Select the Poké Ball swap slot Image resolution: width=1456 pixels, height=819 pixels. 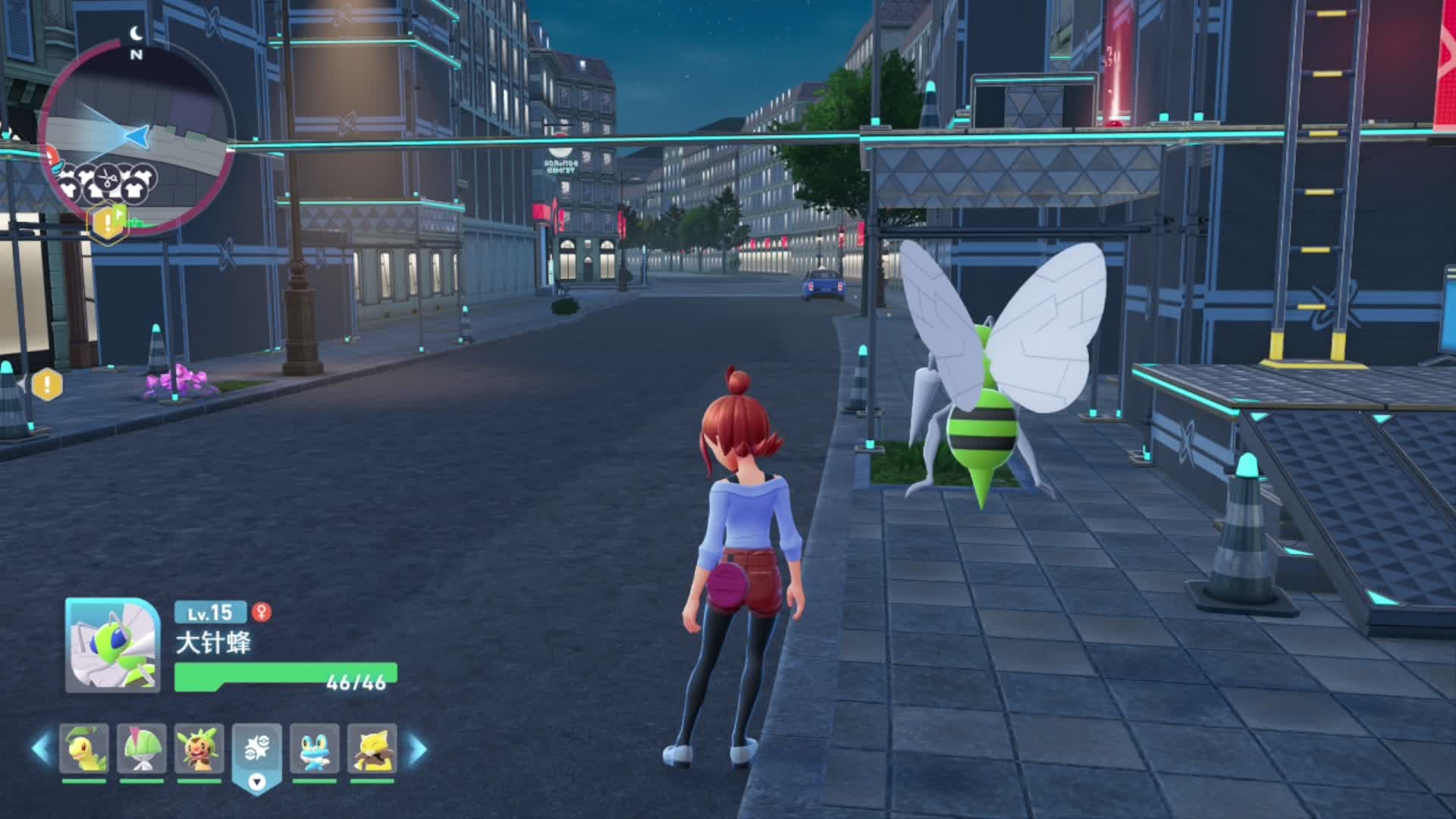[257, 751]
